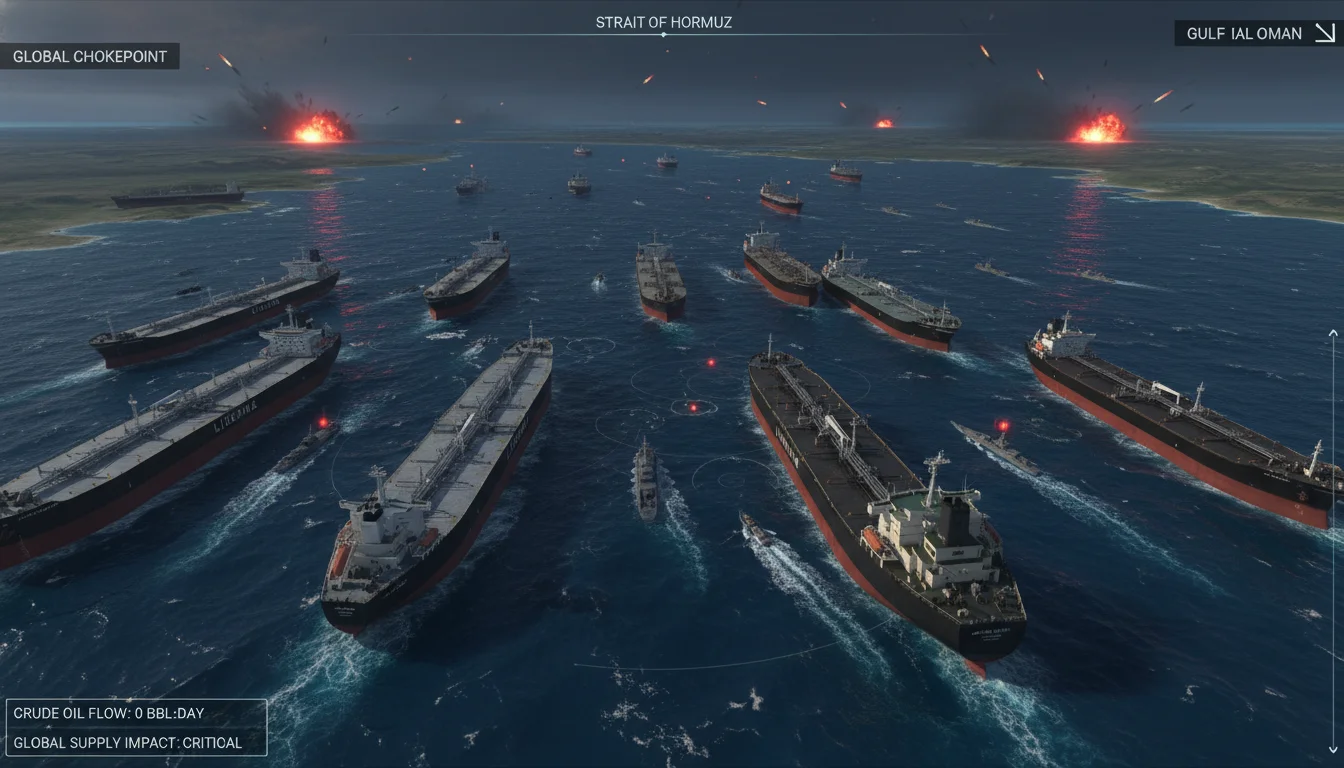1344x768 pixels.
Task: Open the STRAIT OF HORMUZ region tab
Action: 663,22
